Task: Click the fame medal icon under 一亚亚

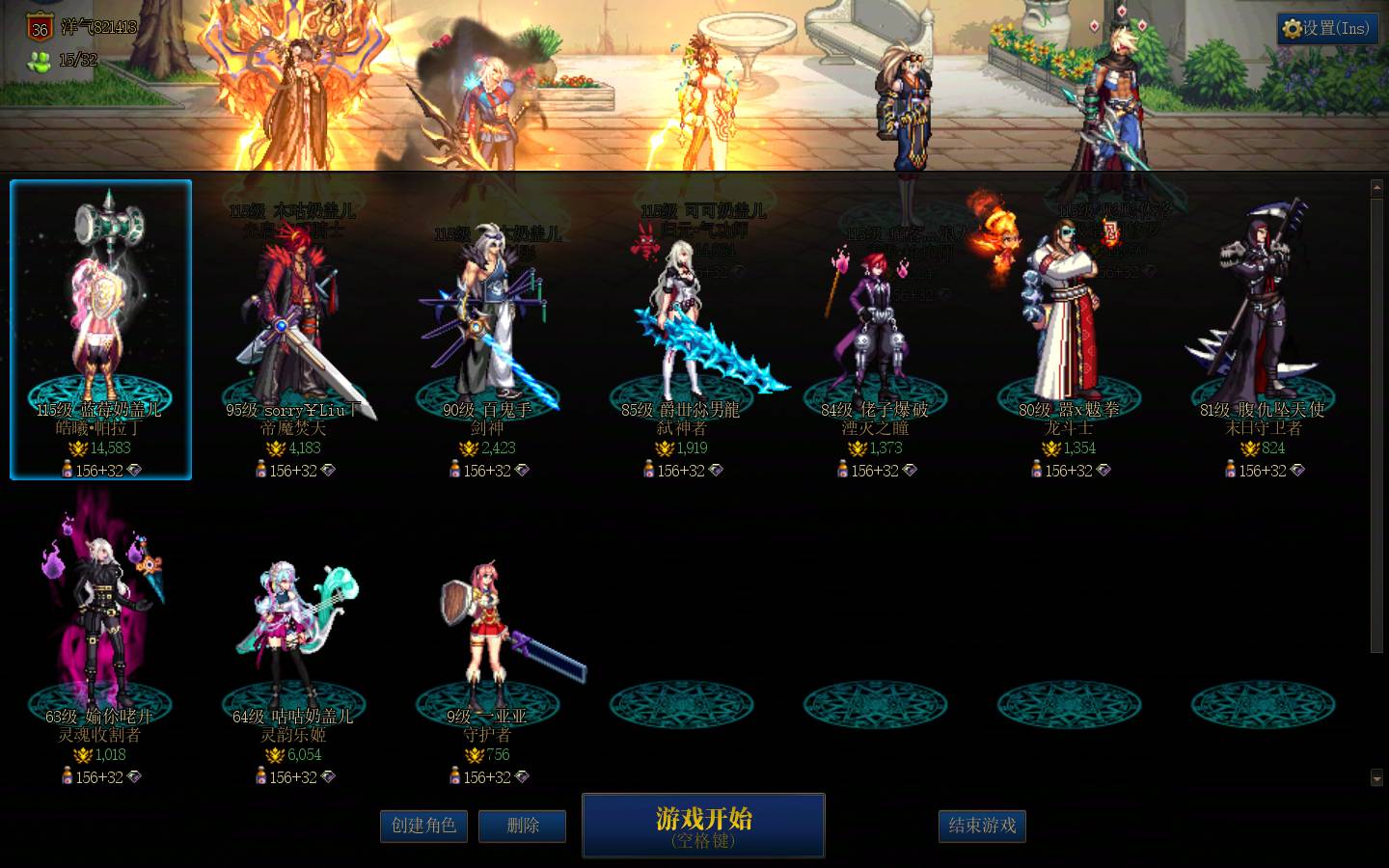Action: click(477, 755)
